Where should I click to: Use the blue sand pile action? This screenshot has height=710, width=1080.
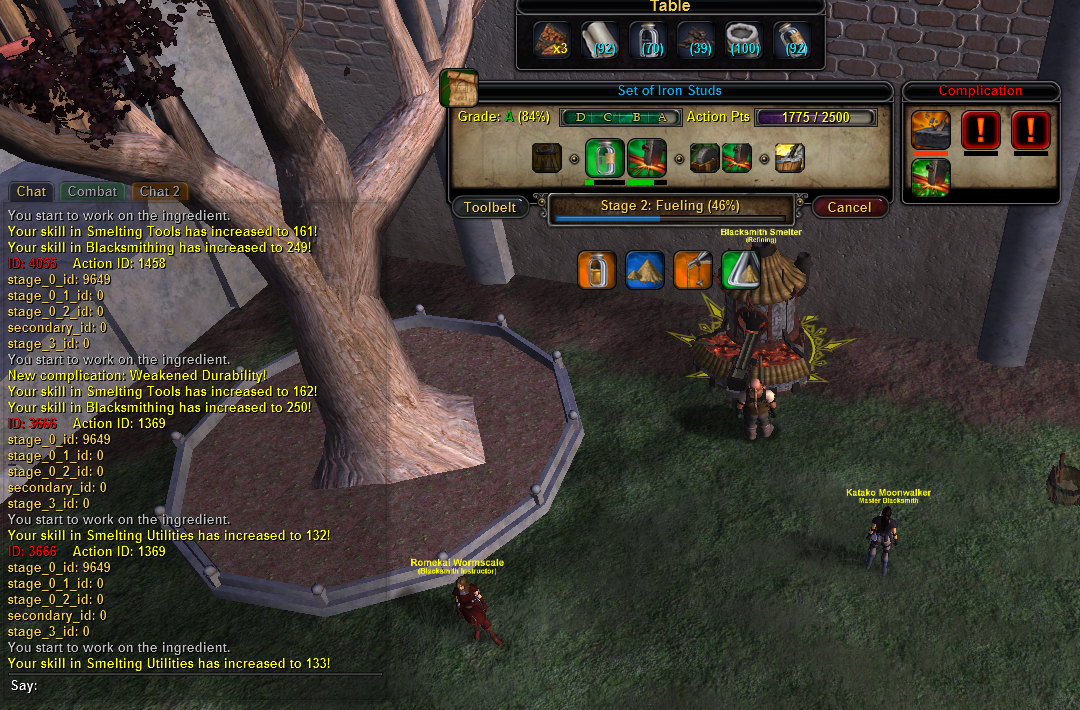(645, 270)
